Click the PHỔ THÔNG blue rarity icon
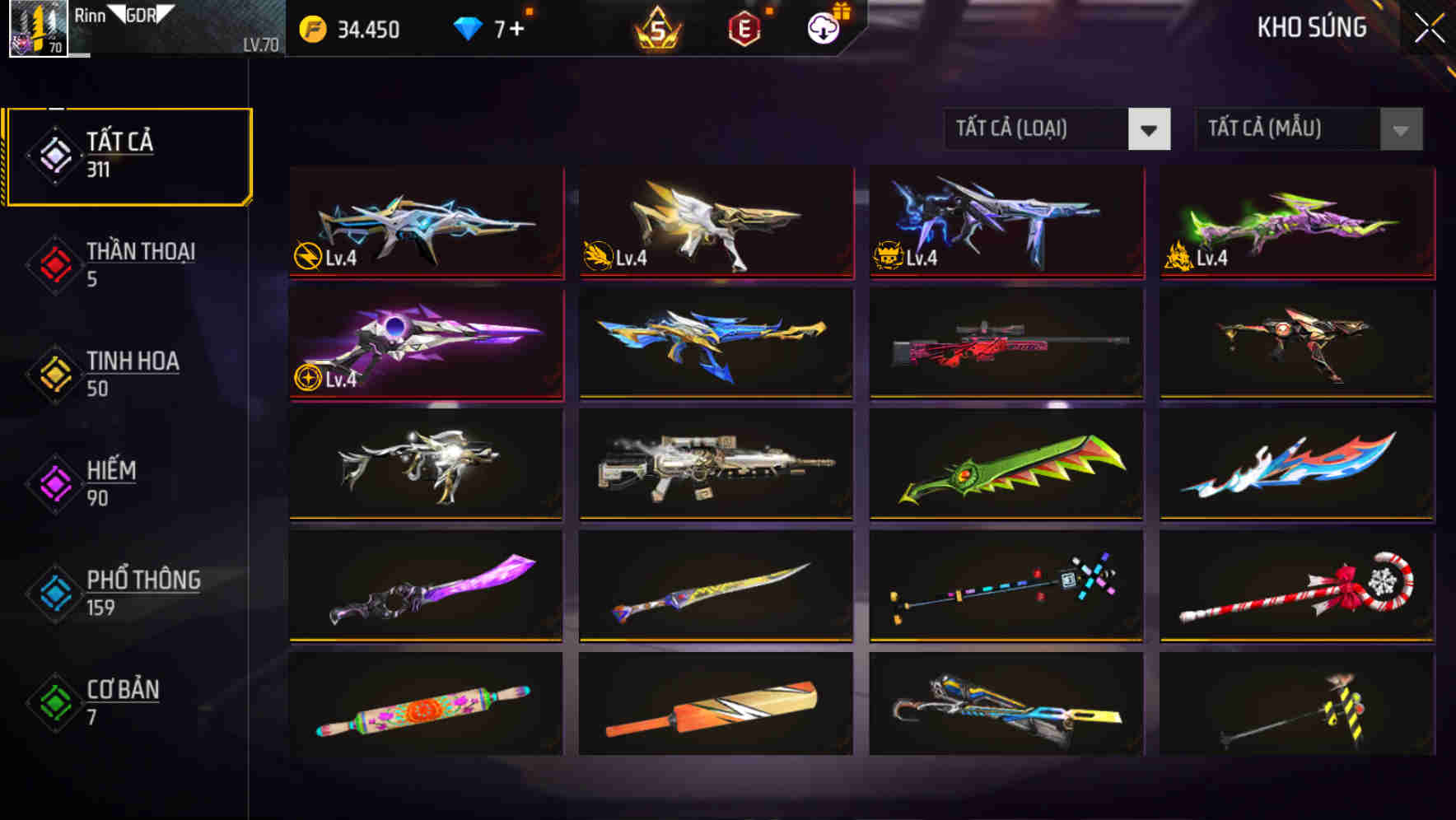 [54, 593]
